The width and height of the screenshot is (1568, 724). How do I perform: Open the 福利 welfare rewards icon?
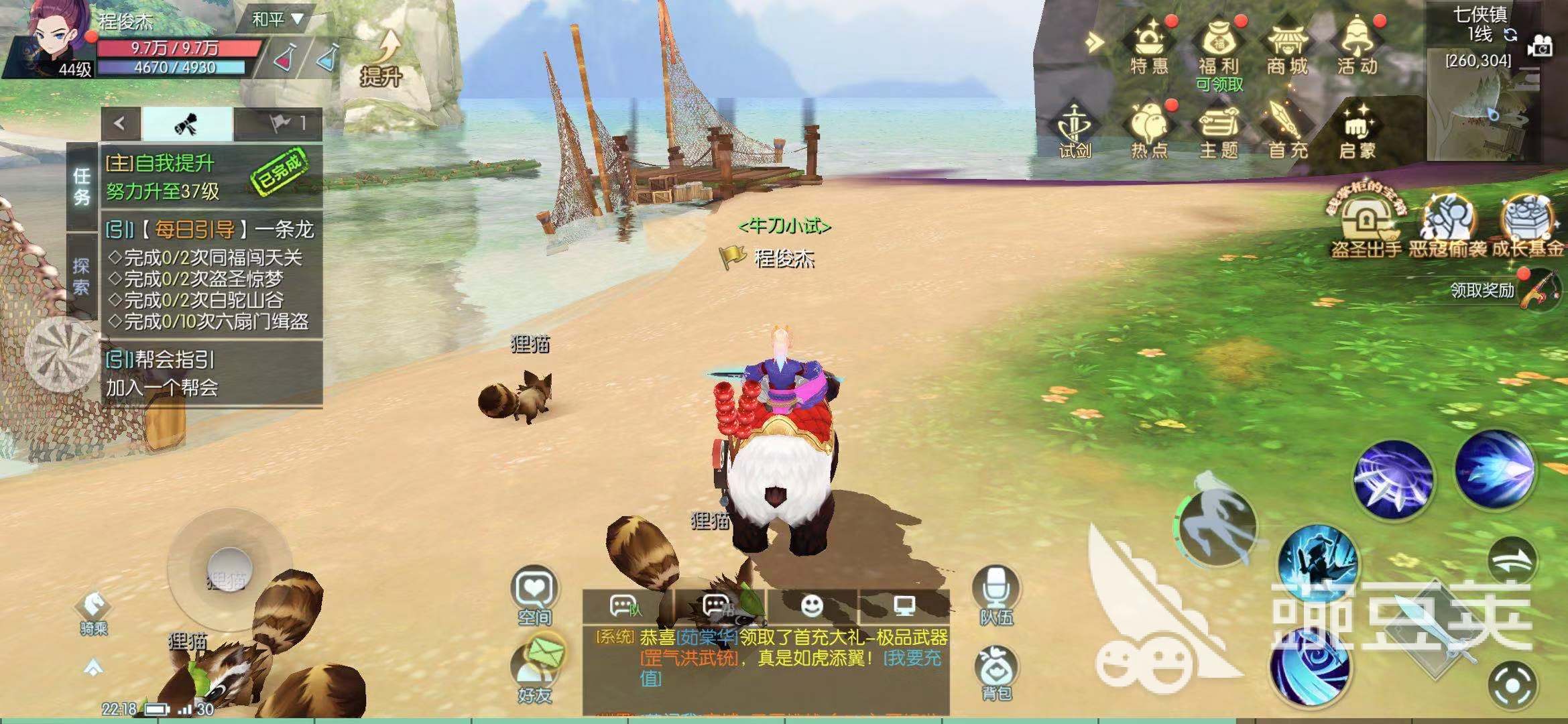tap(1219, 46)
